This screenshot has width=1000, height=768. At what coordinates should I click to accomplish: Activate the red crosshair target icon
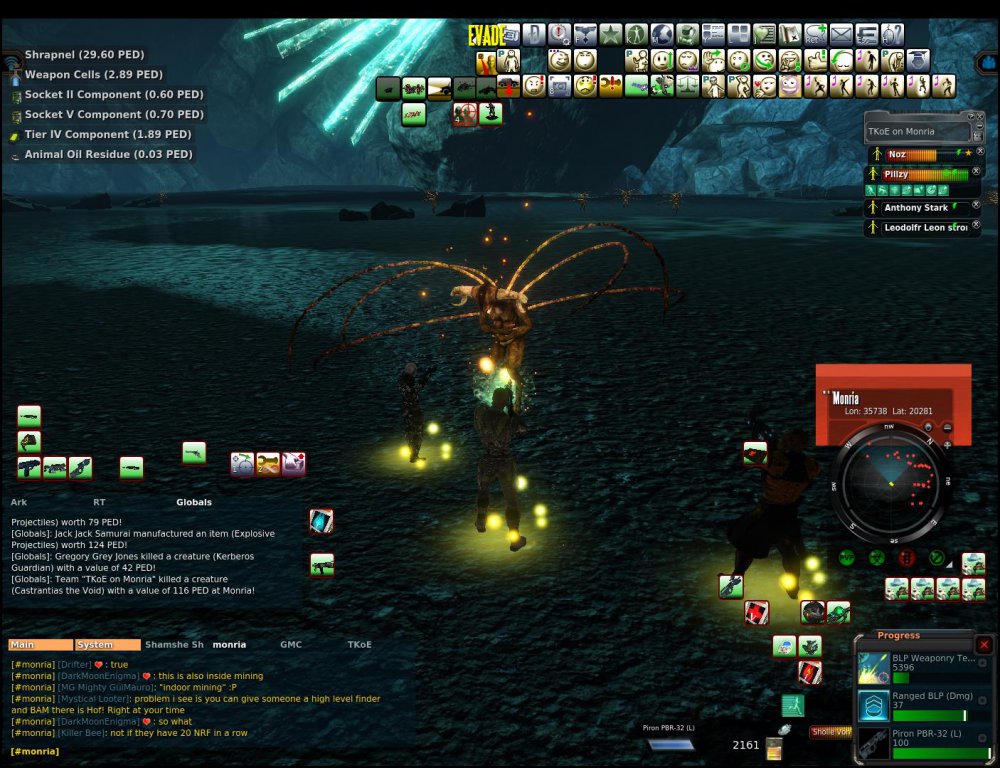tap(464, 113)
